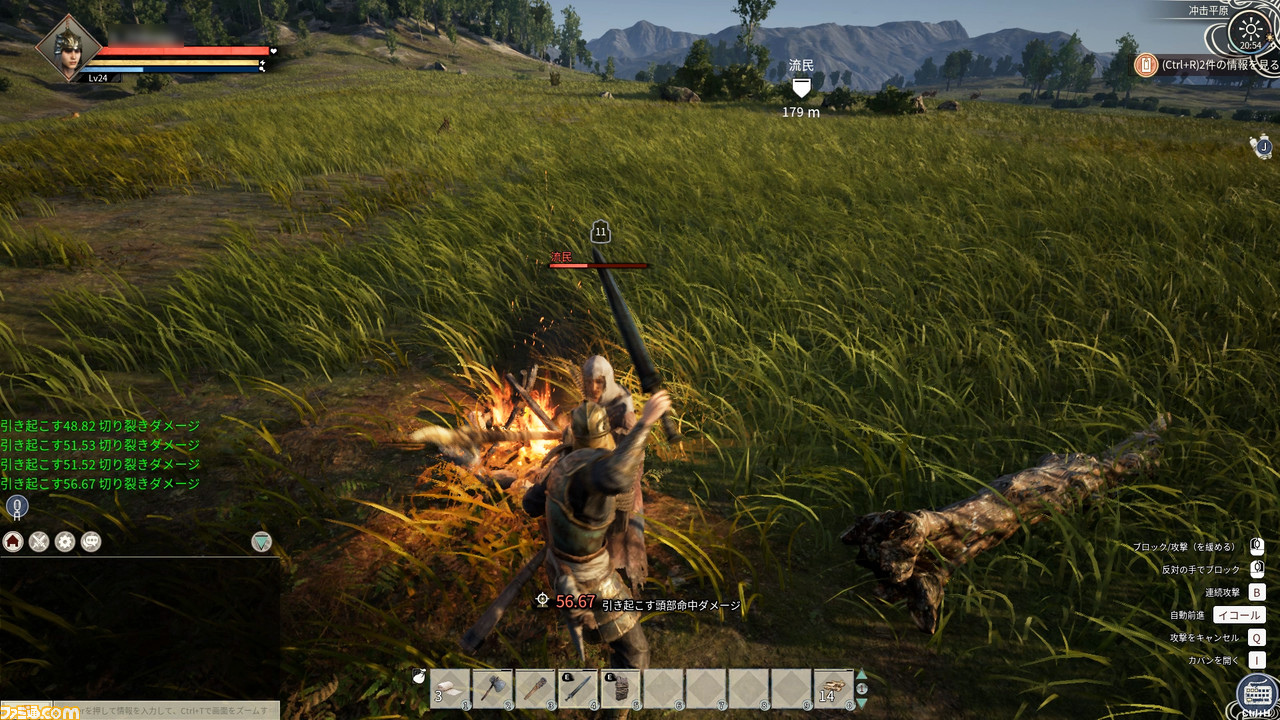Equip the hand axe from the hotbar
This screenshot has width=1280, height=720.
click(x=491, y=689)
